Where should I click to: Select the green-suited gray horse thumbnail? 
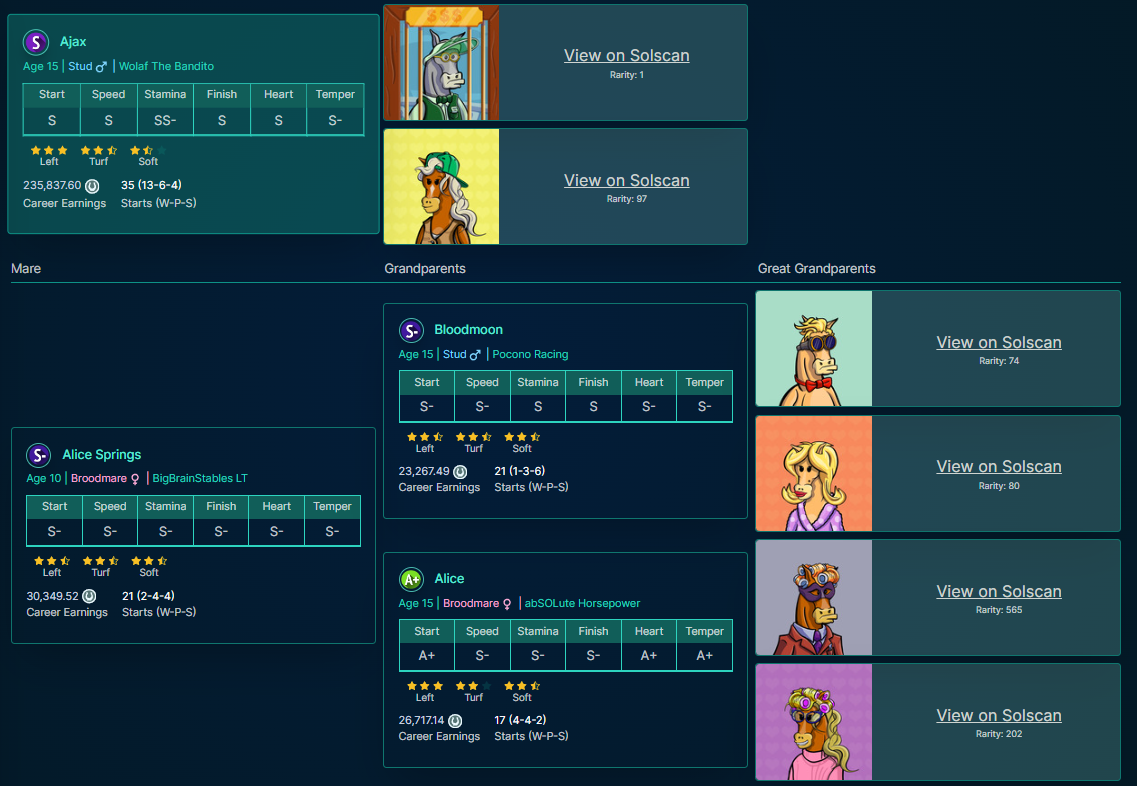(442, 62)
